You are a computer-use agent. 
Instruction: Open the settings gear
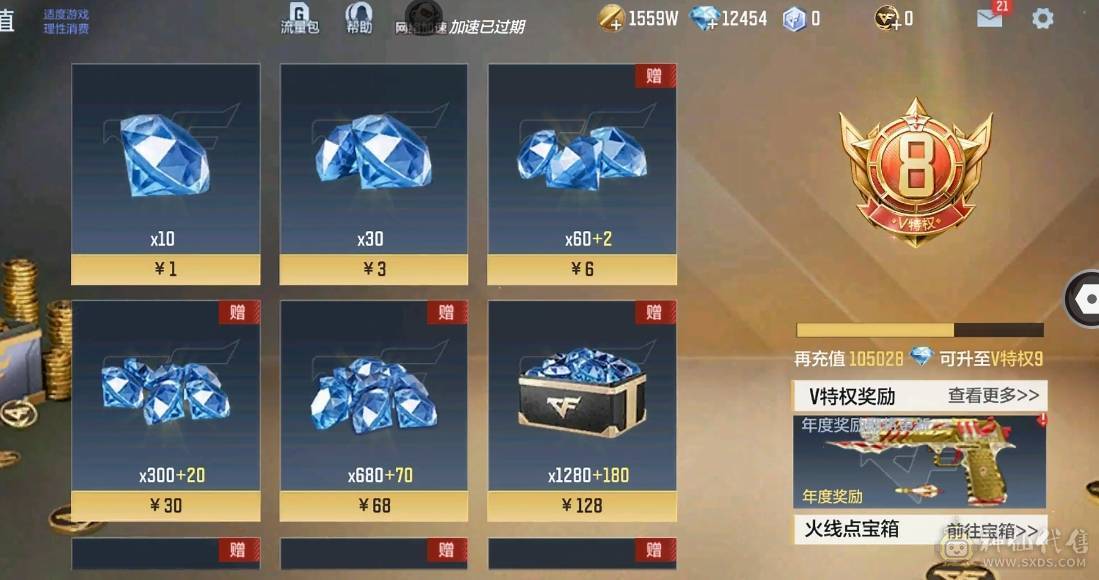pyautogui.click(x=1043, y=18)
